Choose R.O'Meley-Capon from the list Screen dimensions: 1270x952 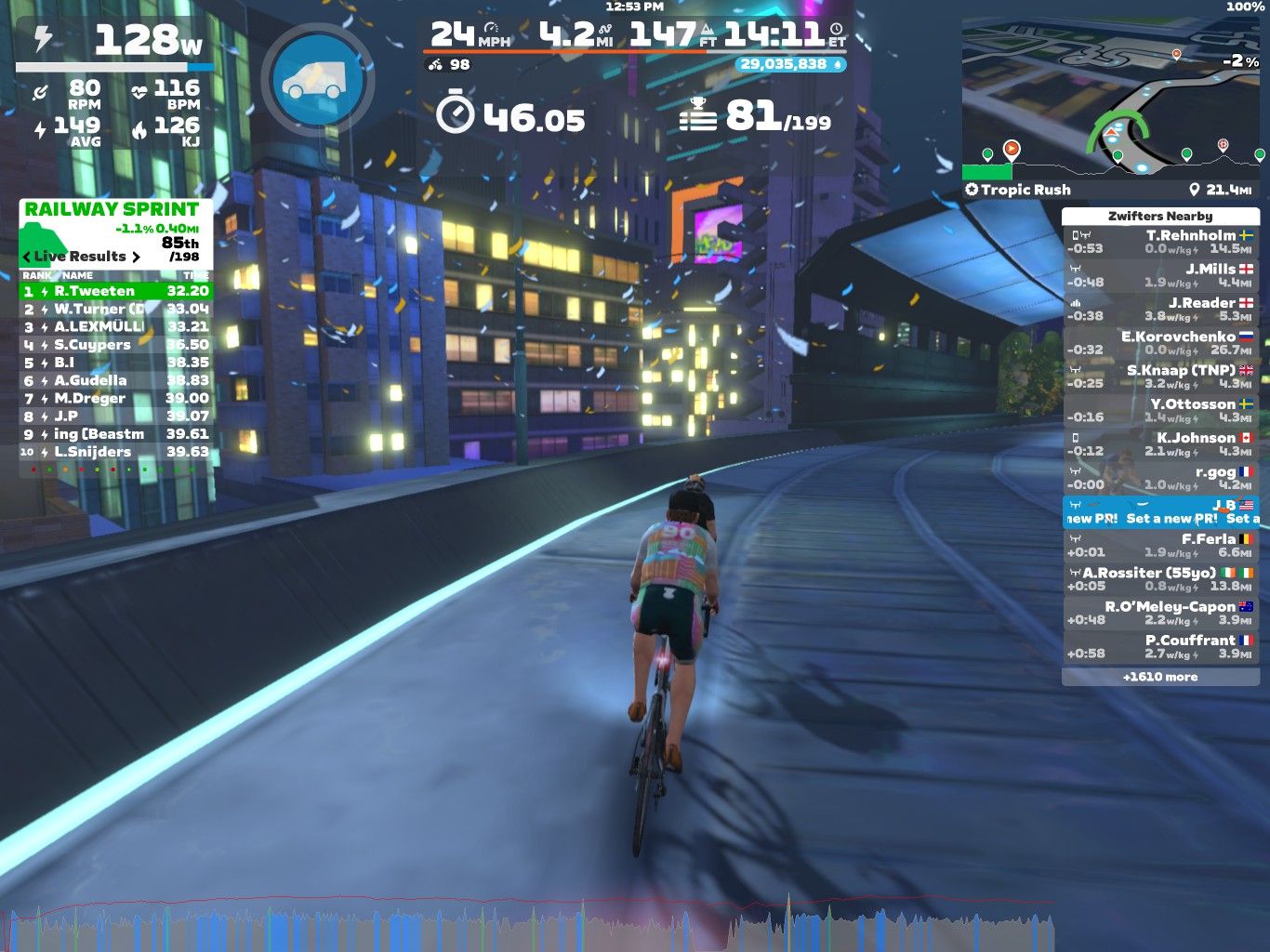pos(1160,613)
